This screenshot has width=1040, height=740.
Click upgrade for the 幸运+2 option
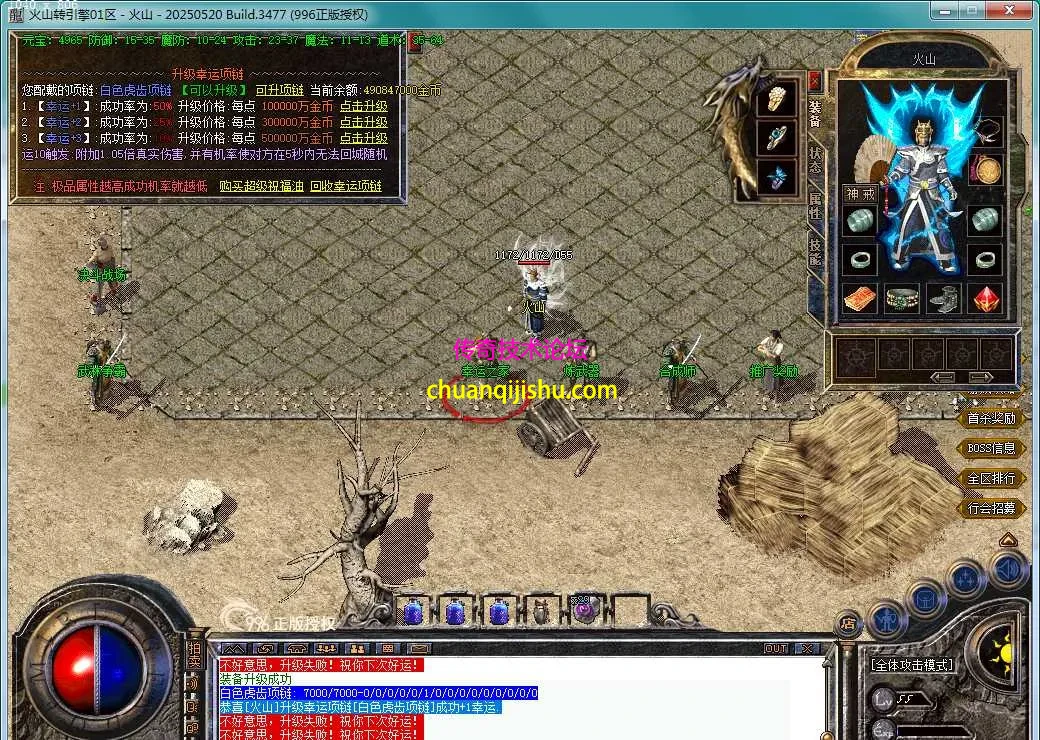pyautogui.click(x=363, y=122)
